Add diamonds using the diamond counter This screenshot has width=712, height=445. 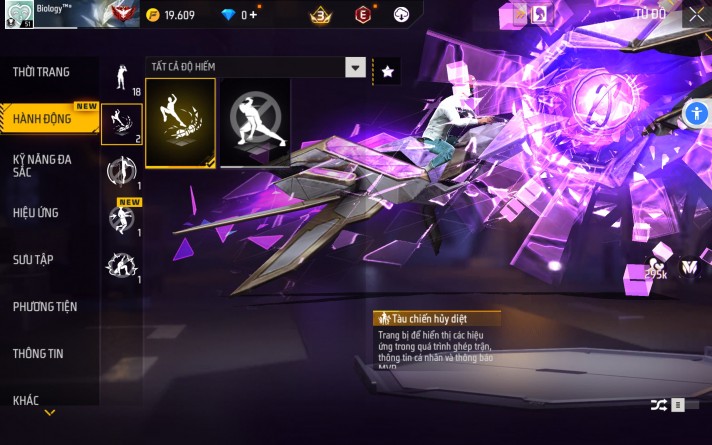click(240, 15)
